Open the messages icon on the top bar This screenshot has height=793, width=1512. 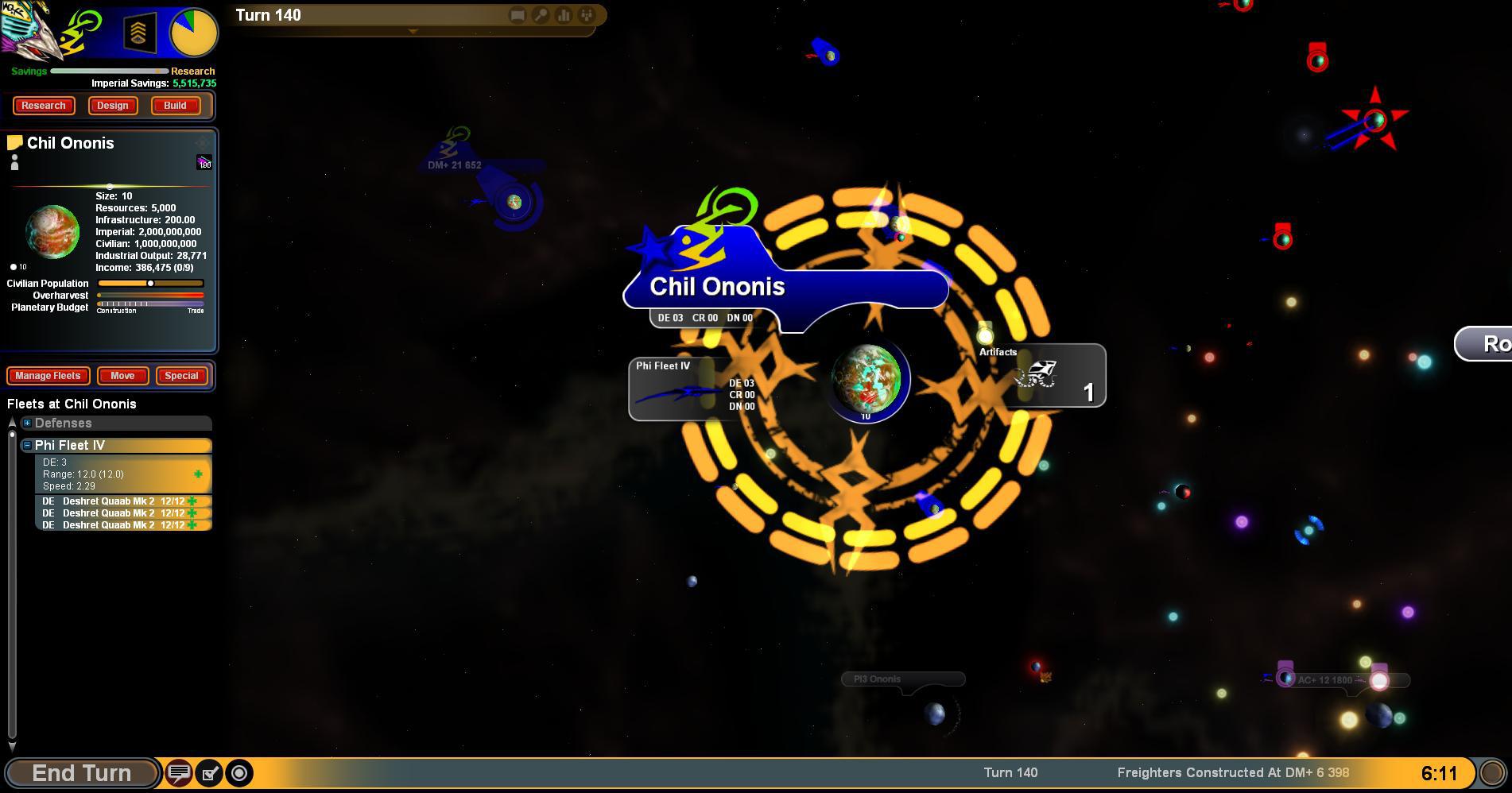click(517, 15)
